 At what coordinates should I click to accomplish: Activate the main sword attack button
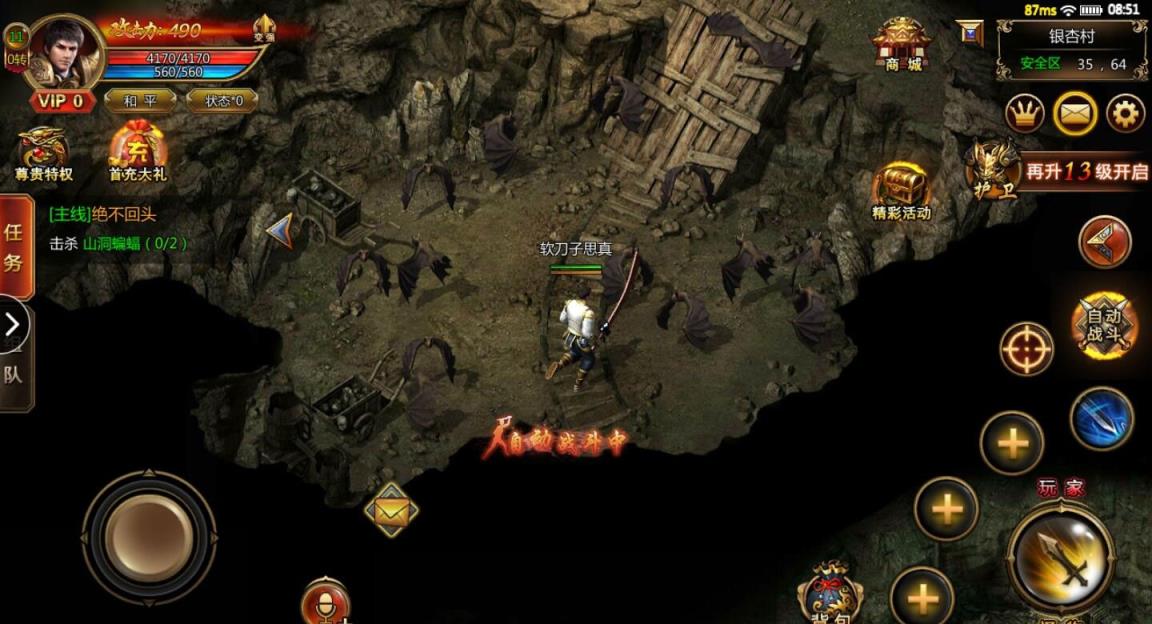(1060, 558)
